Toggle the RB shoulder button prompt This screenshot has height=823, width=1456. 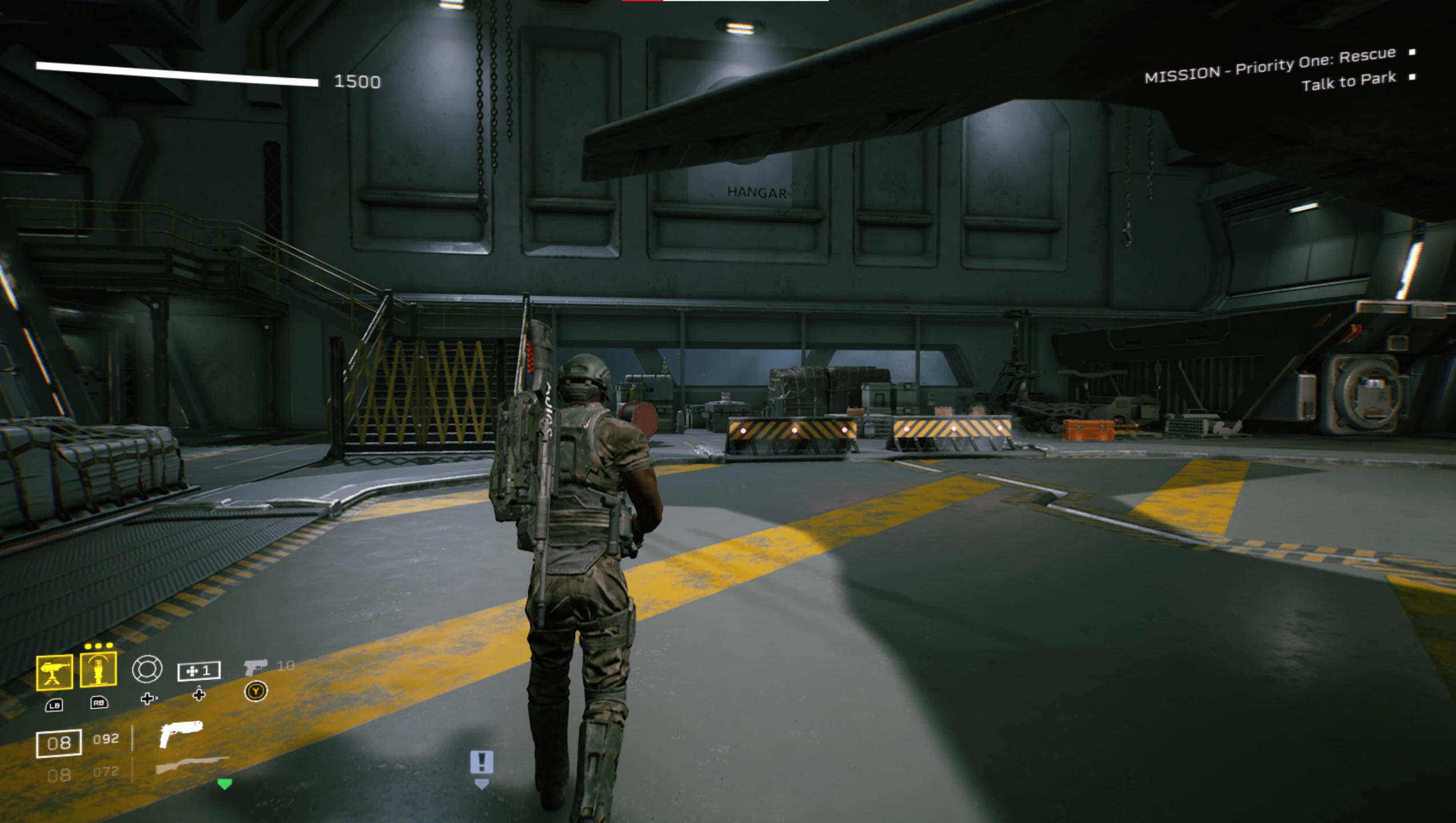98,702
